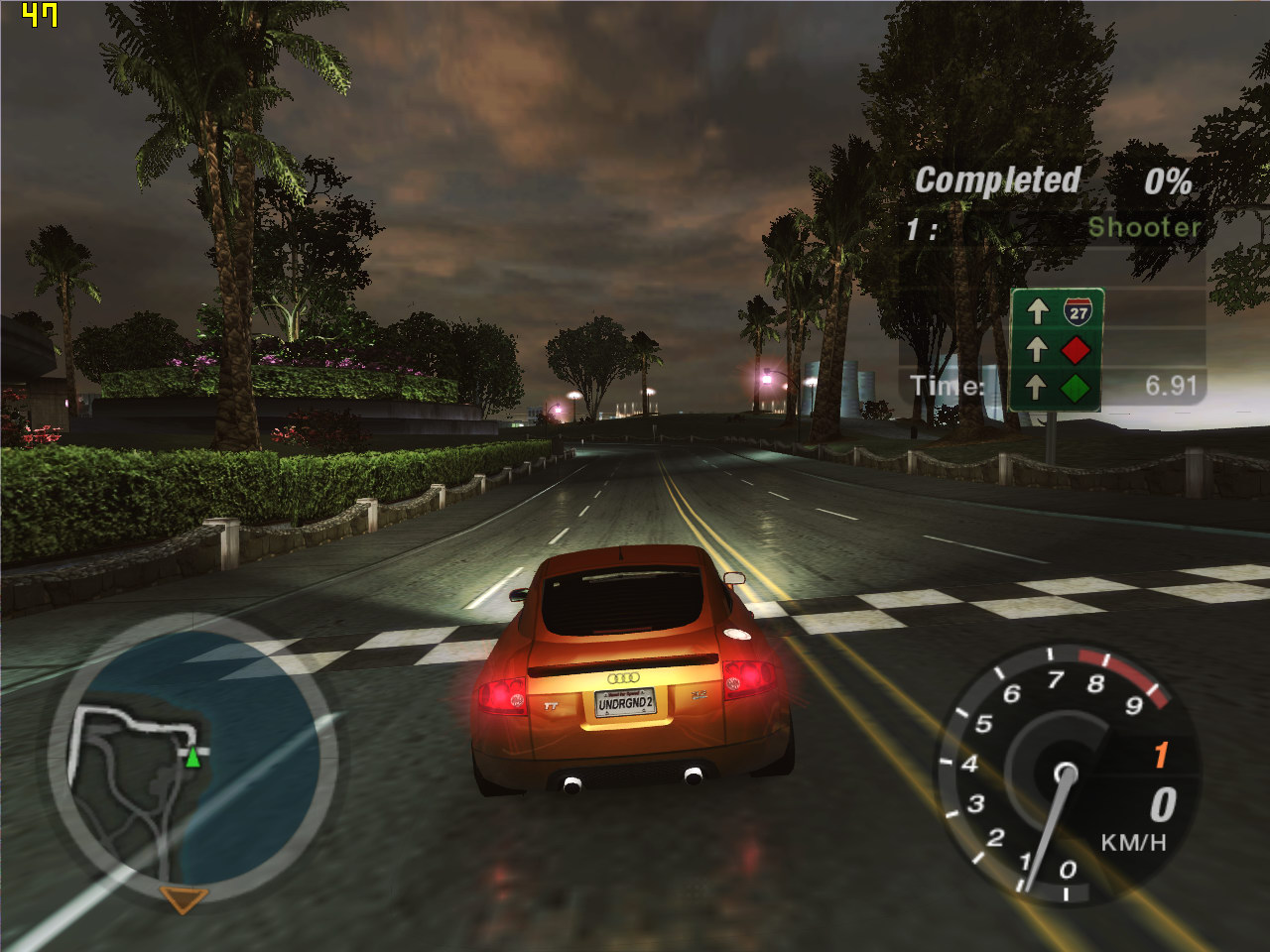Select the green player arrow on the minimap
This screenshot has height=952, width=1270.
[192, 759]
